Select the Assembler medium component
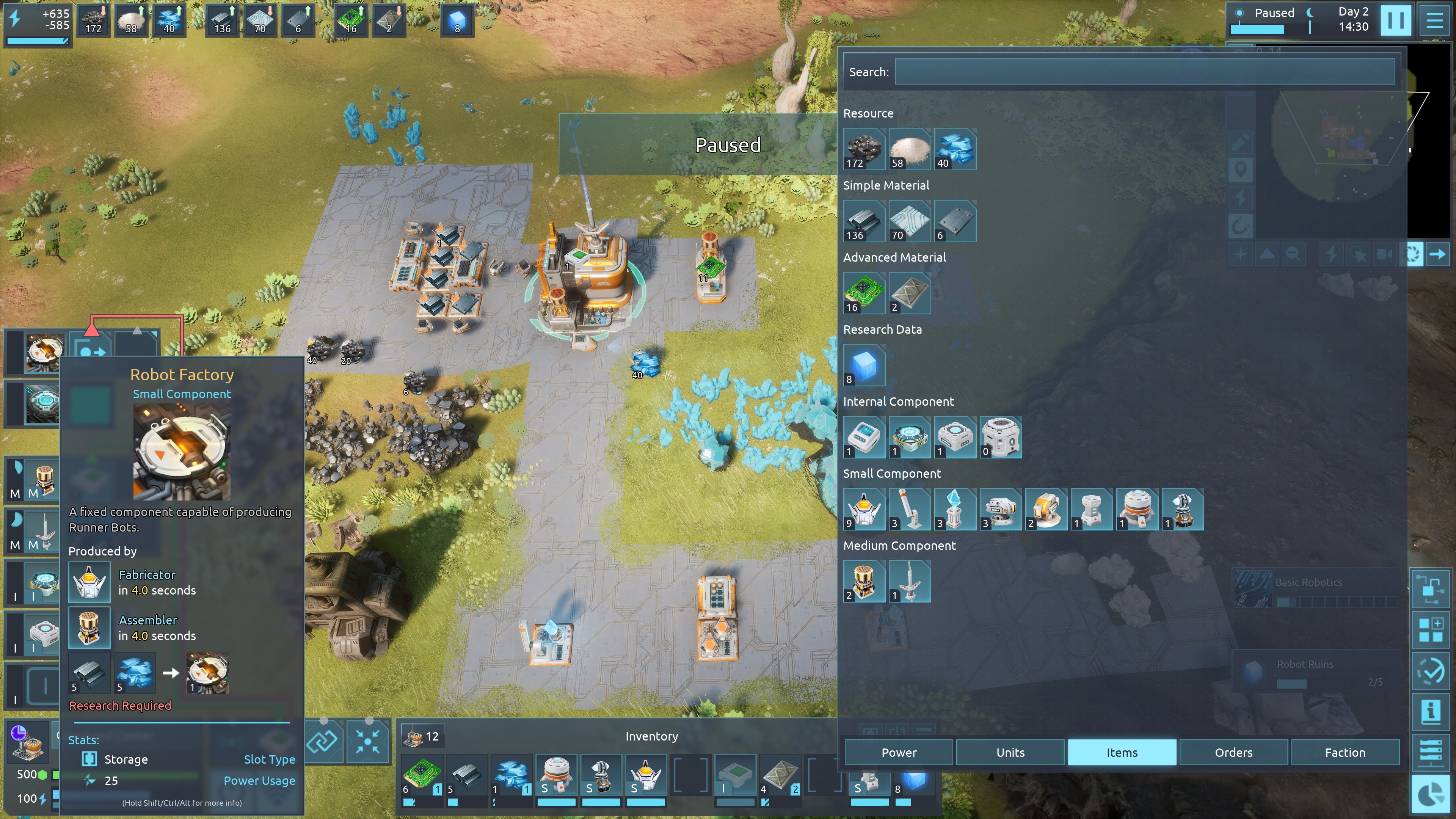 [x=864, y=581]
